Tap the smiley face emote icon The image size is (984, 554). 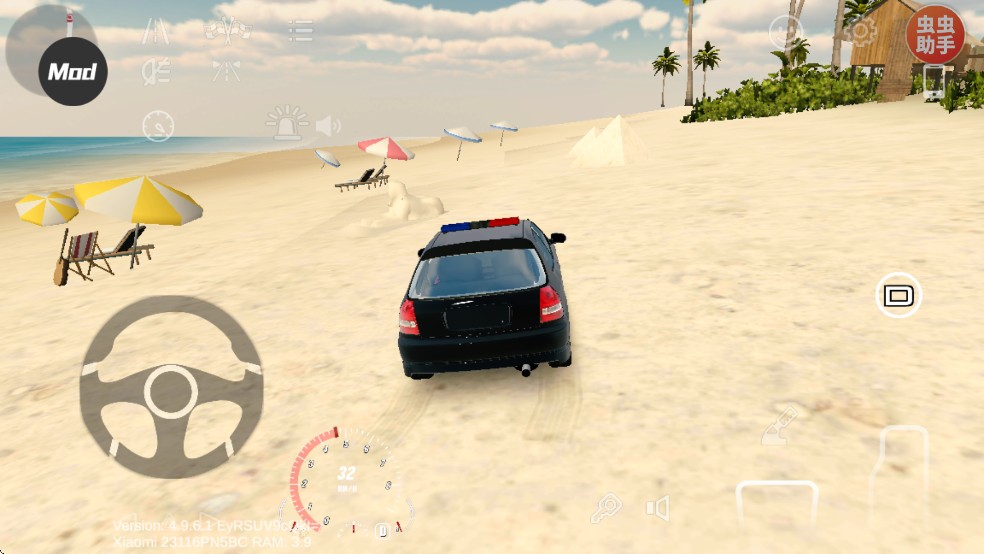[785, 31]
